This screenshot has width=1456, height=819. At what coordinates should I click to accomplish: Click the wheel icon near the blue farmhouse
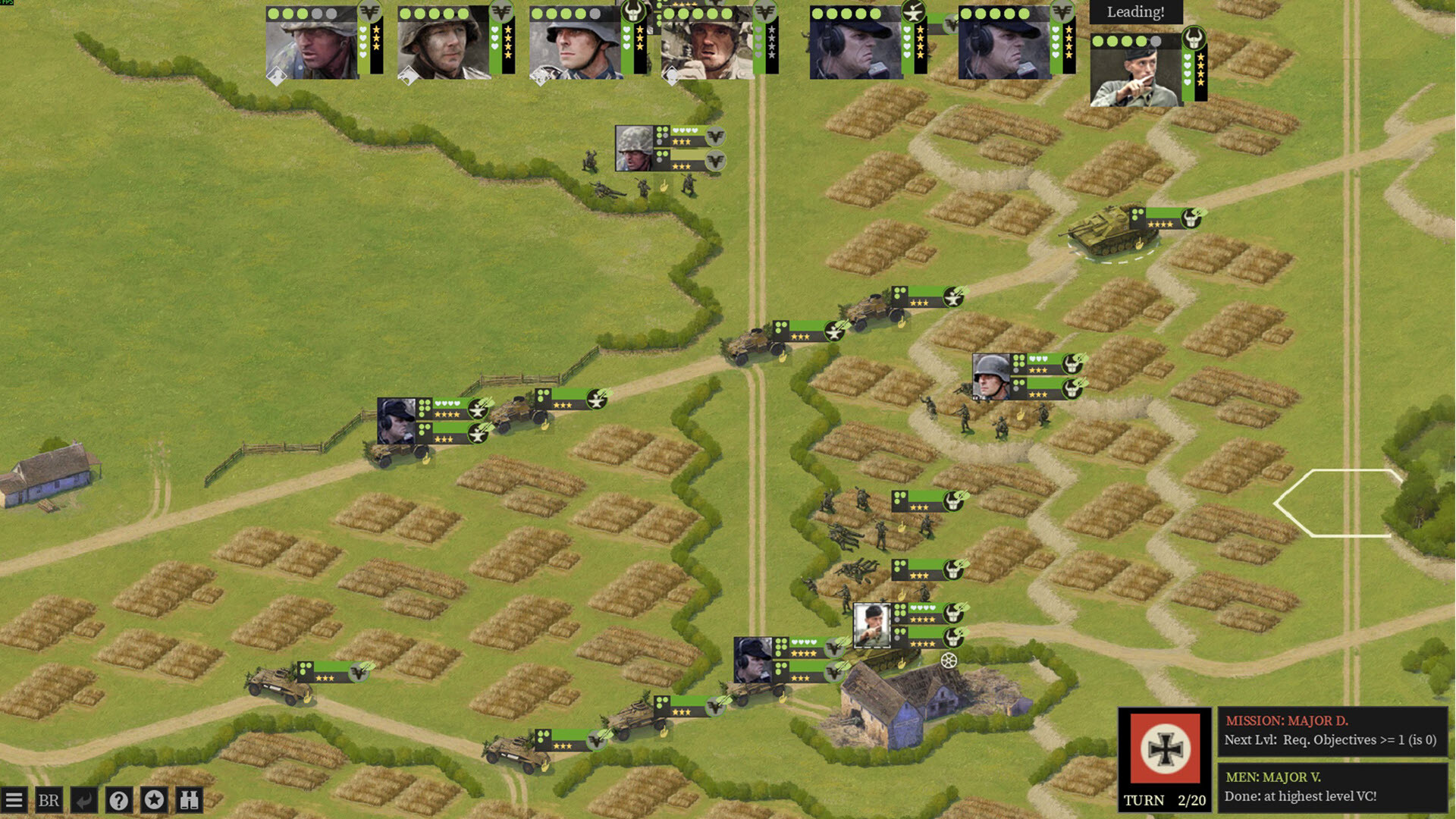pyautogui.click(x=949, y=662)
